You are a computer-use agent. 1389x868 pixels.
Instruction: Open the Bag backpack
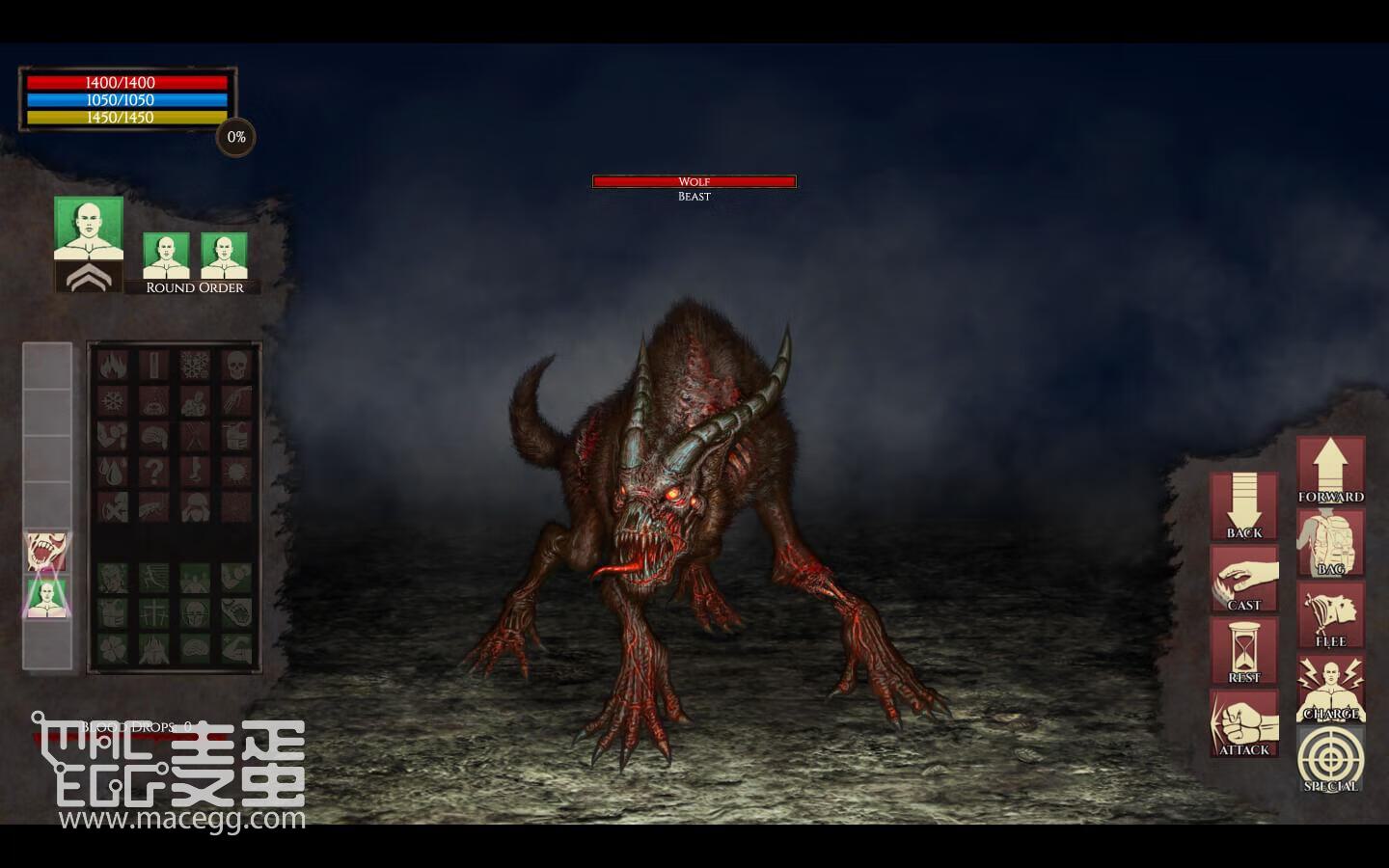point(1330,543)
